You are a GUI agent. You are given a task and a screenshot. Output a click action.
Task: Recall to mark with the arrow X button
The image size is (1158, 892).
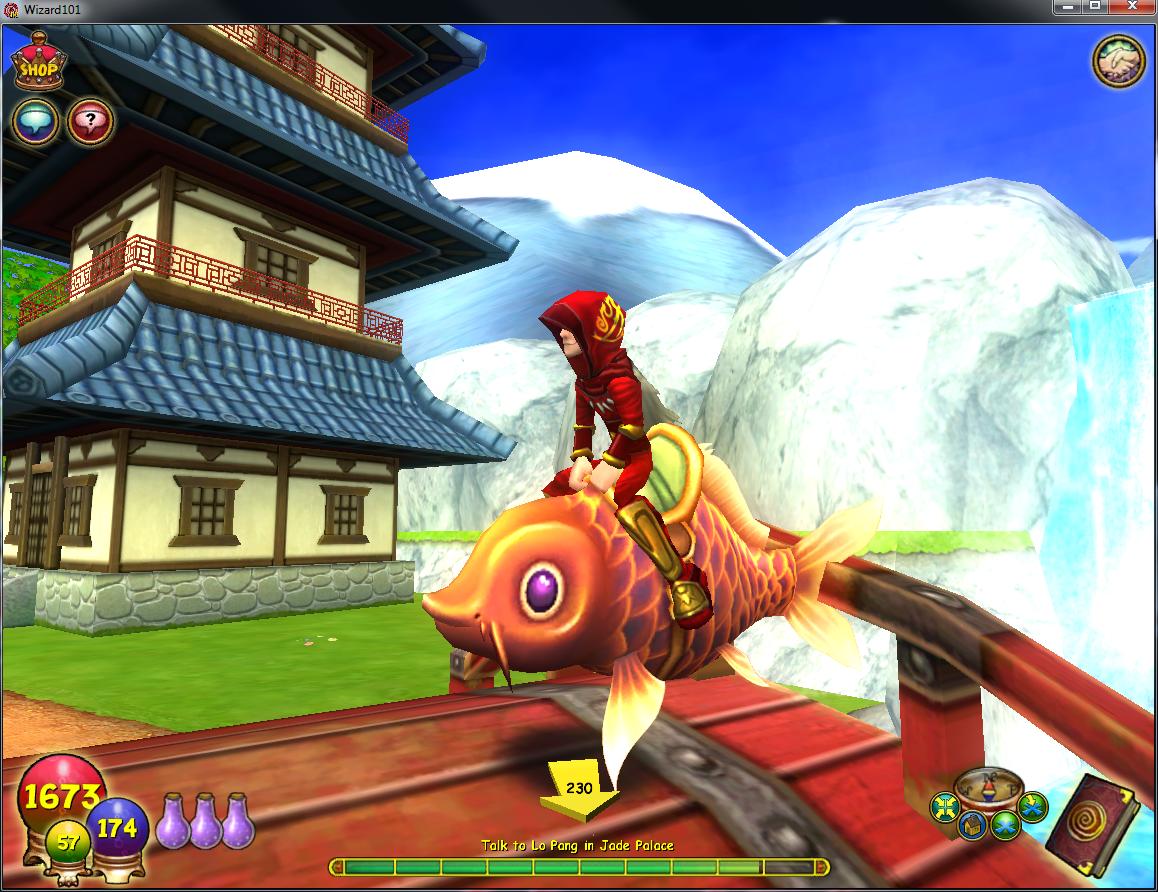click(x=1031, y=805)
